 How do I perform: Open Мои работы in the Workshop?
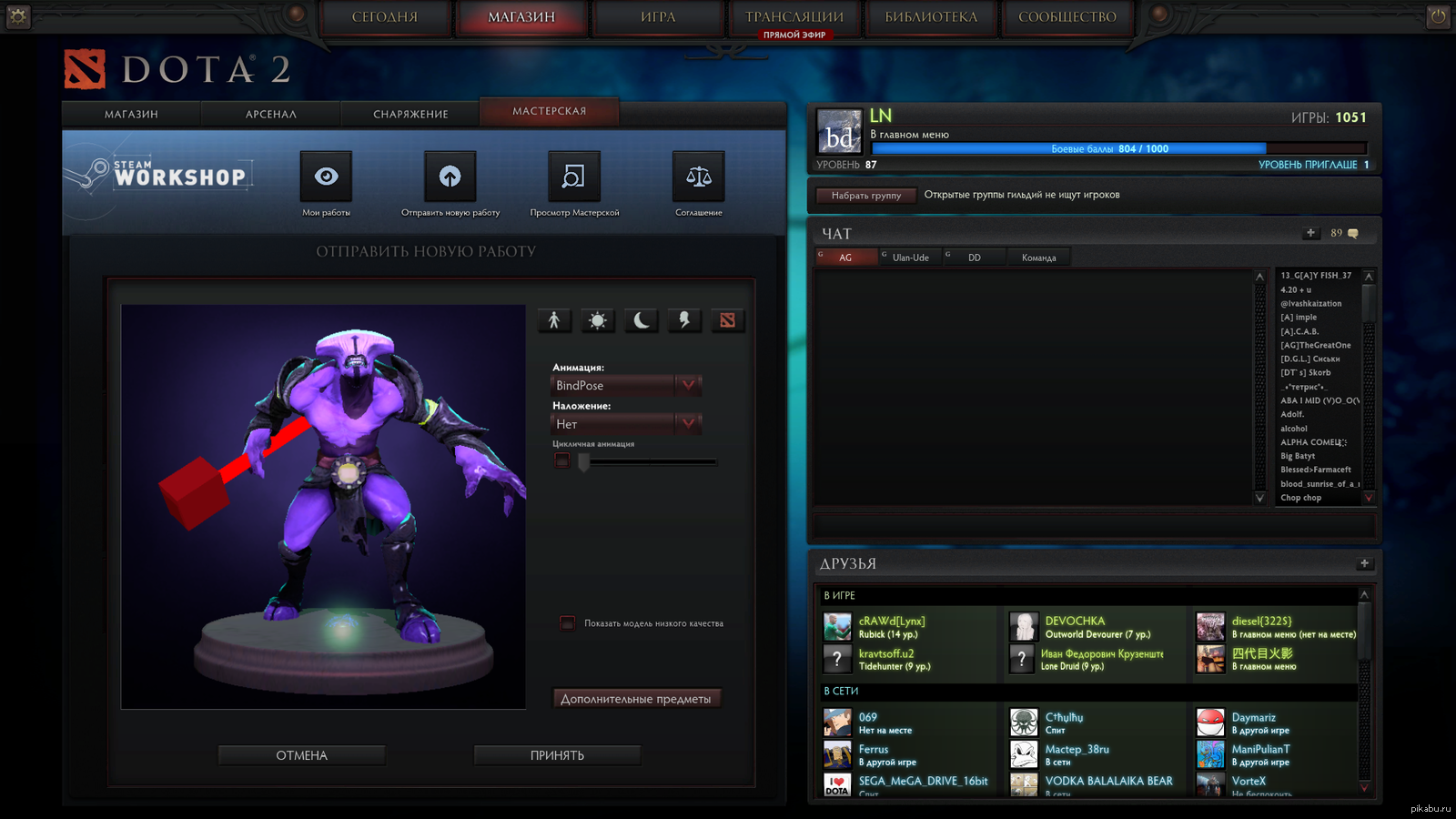(x=326, y=177)
